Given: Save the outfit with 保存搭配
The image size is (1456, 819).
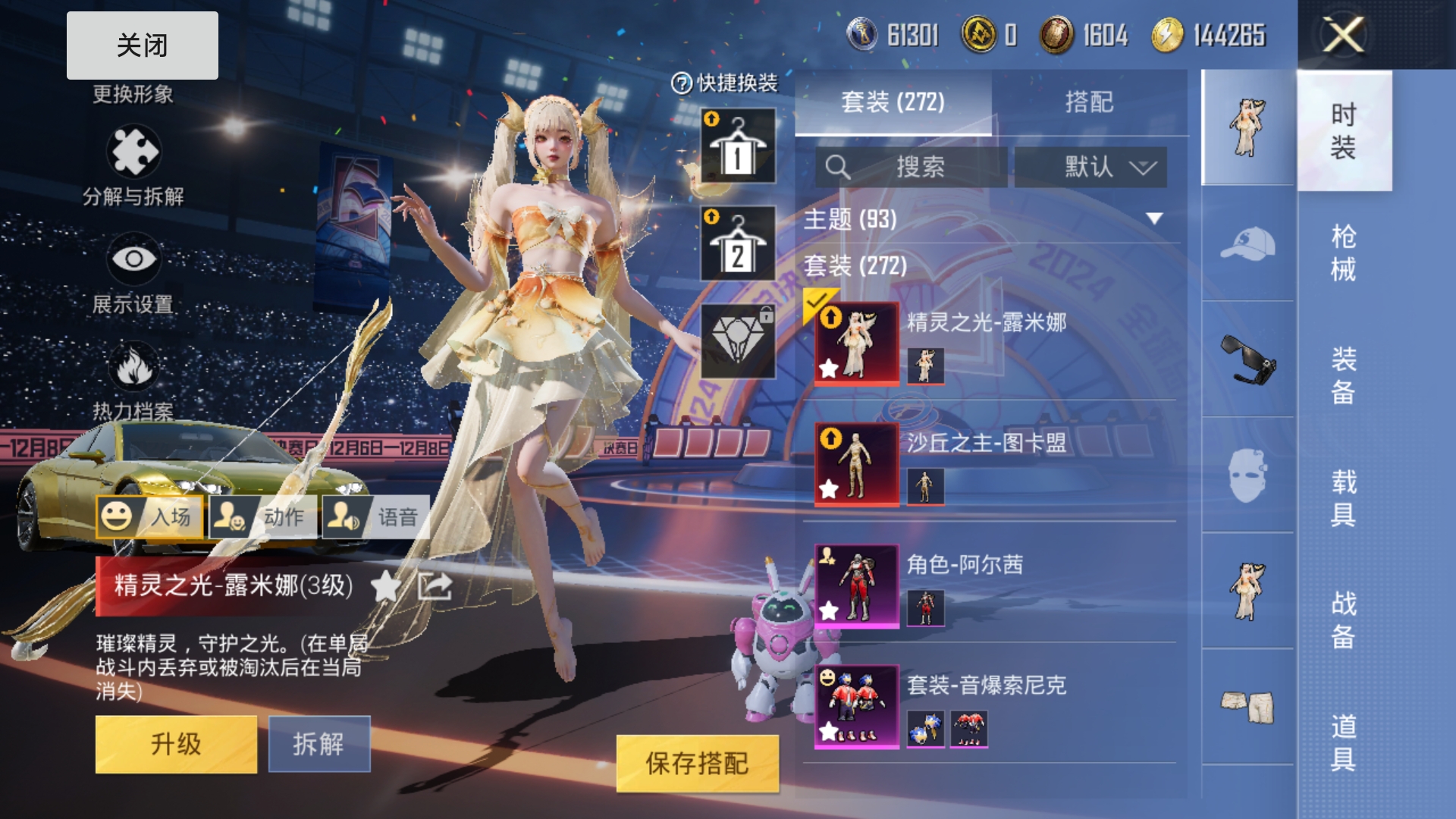Looking at the screenshot, I should coord(697,763).
